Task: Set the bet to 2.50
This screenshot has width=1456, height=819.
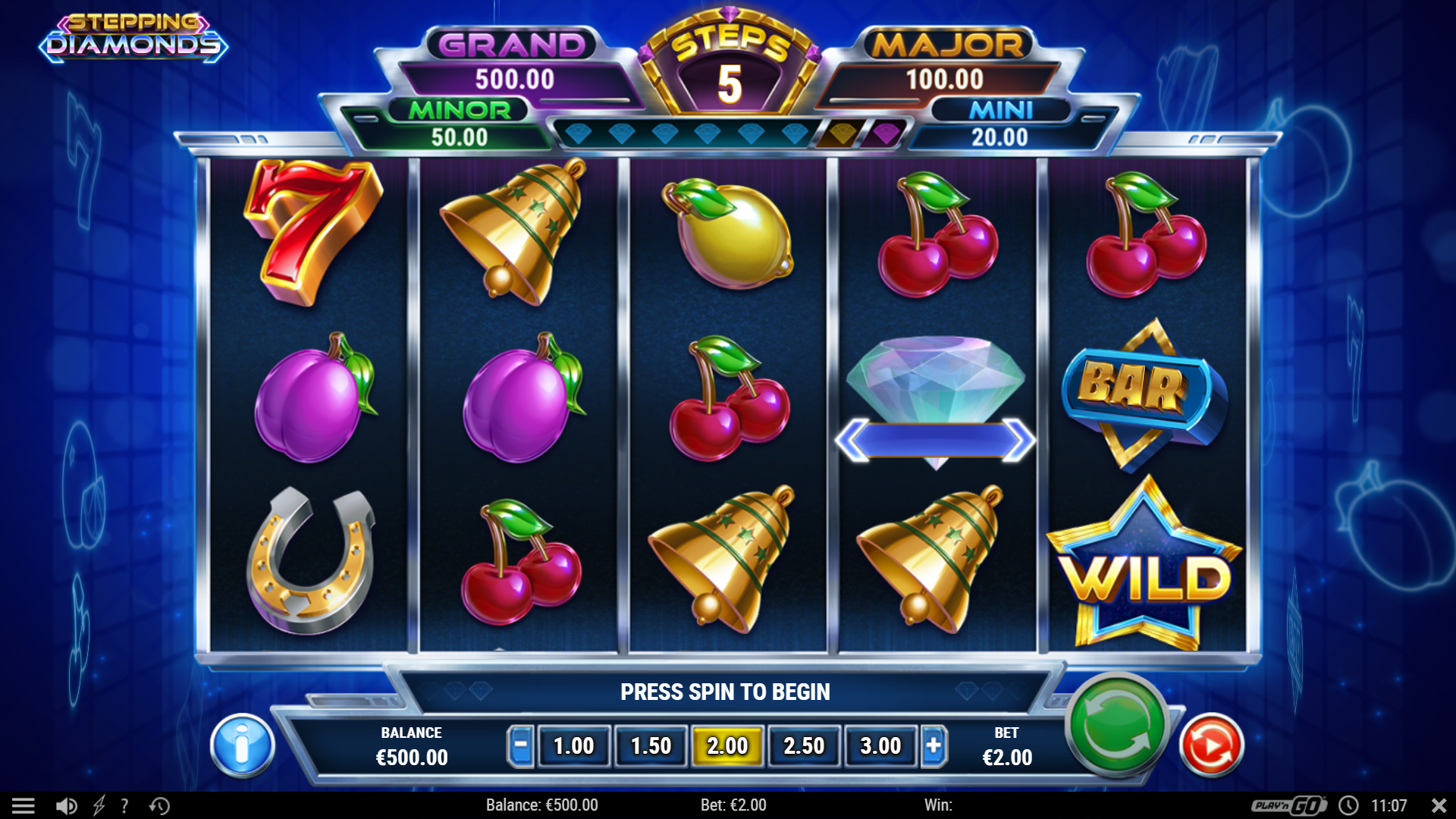Action: [804, 746]
